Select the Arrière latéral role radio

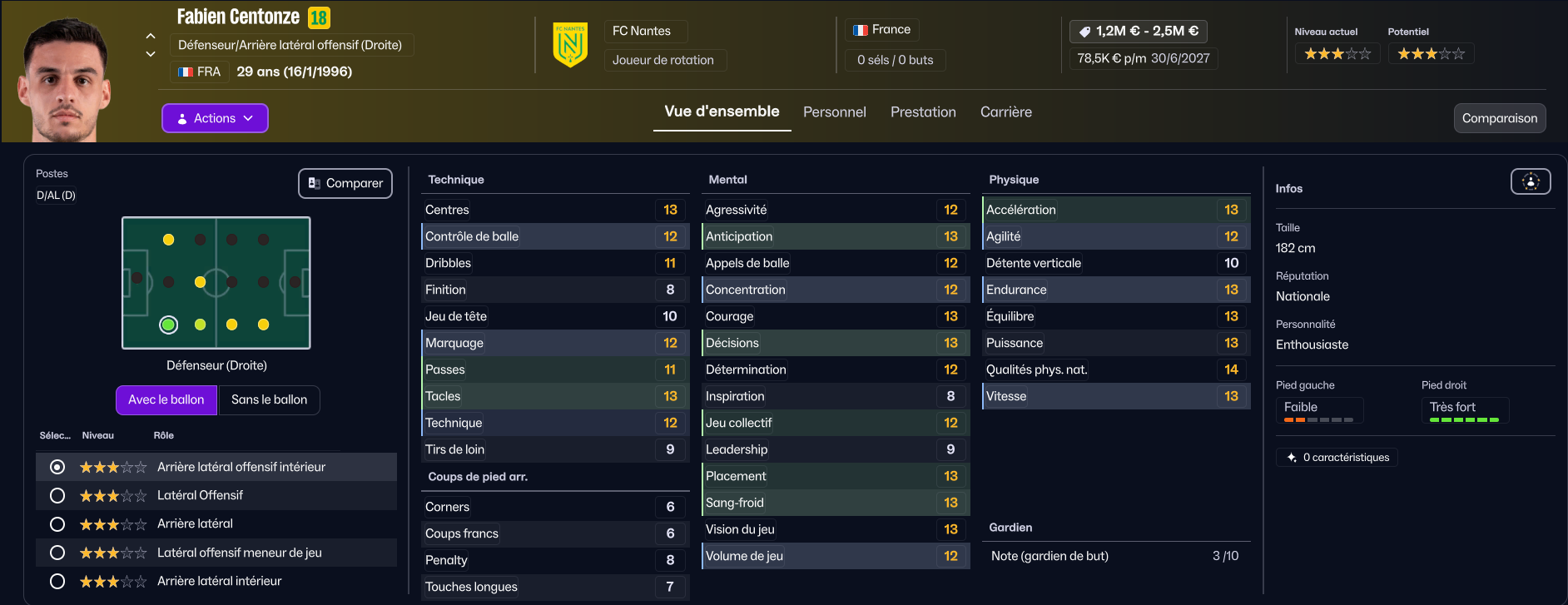click(x=57, y=524)
